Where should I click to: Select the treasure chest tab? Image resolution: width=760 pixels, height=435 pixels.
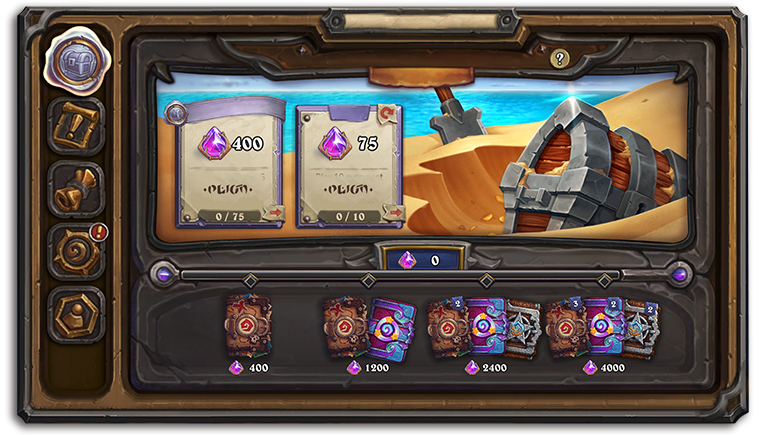(x=76, y=60)
